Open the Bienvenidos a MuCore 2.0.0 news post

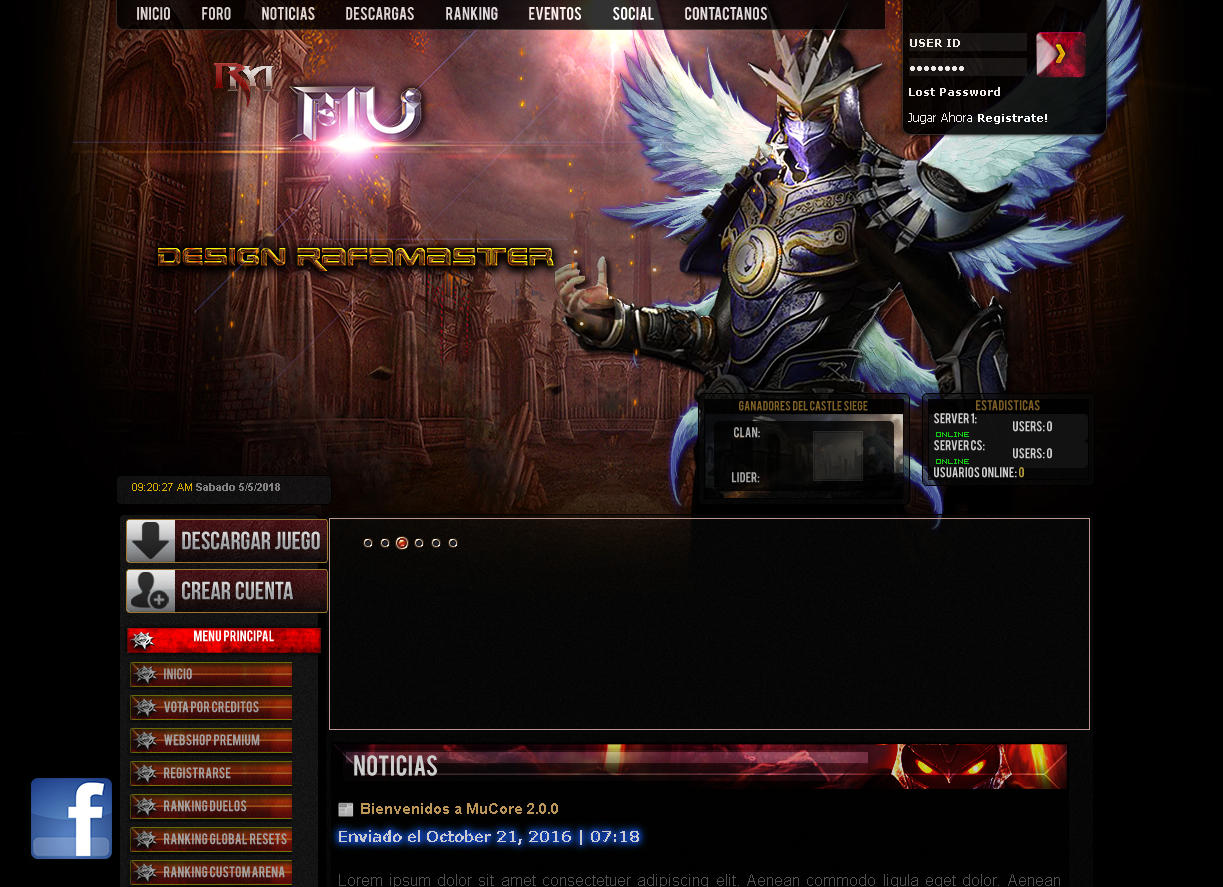pyautogui.click(x=459, y=809)
